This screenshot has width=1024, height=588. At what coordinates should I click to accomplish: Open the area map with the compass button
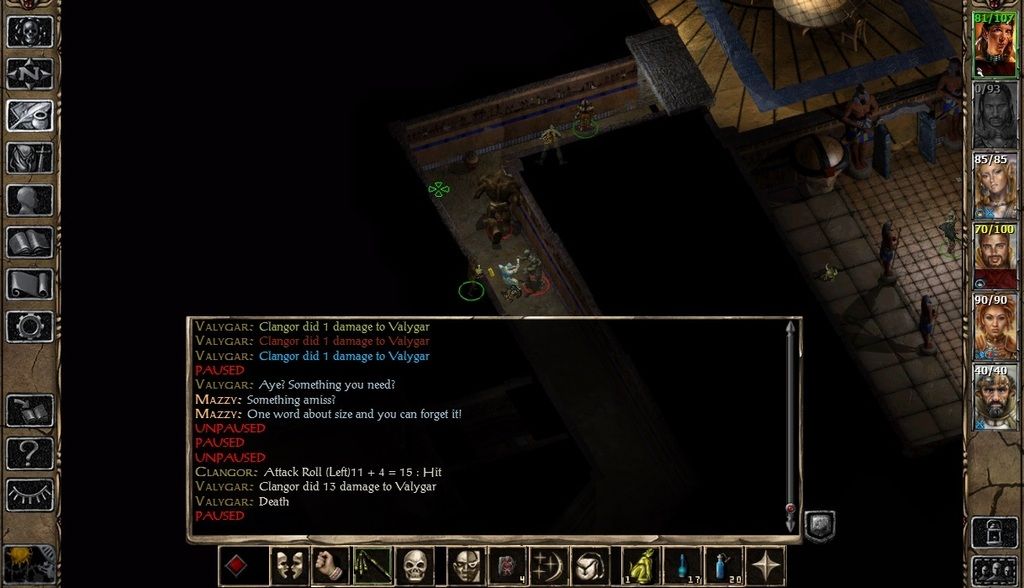(30, 74)
